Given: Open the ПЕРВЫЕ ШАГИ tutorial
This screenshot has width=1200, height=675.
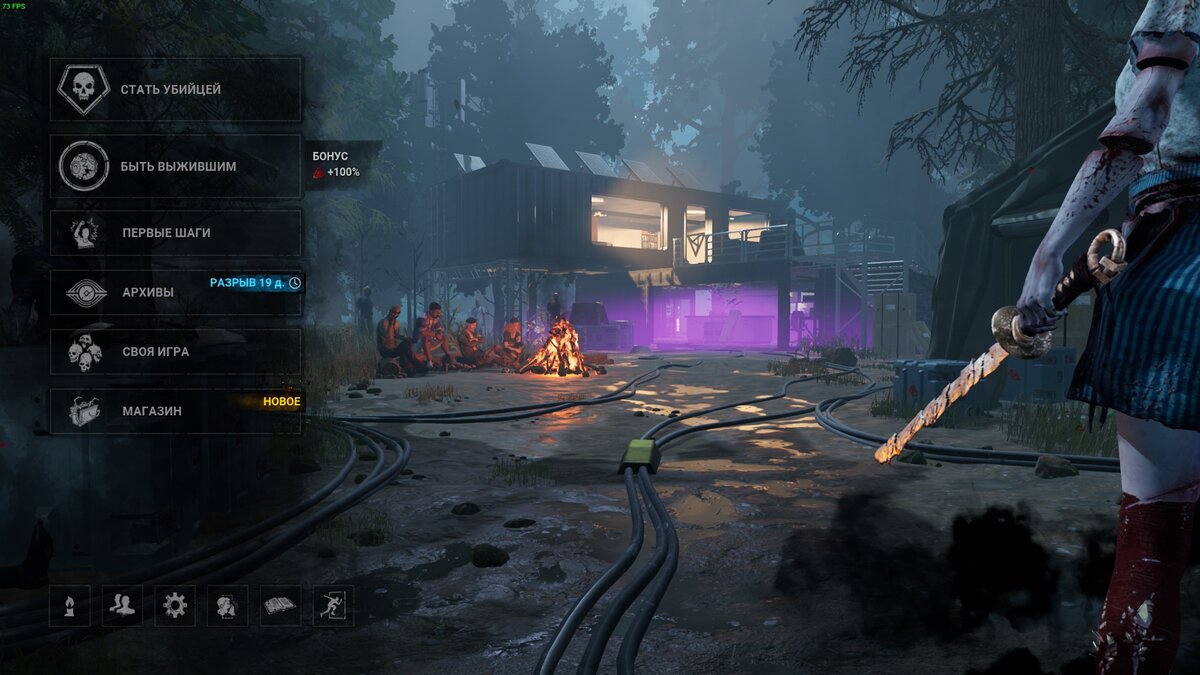Looking at the screenshot, I should 175,233.
